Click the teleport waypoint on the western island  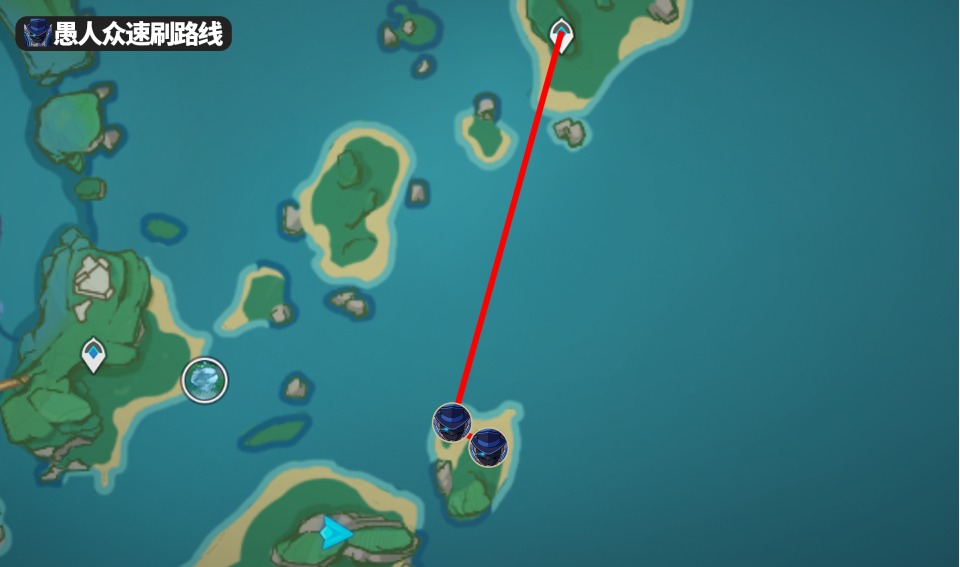pos(93,354)
